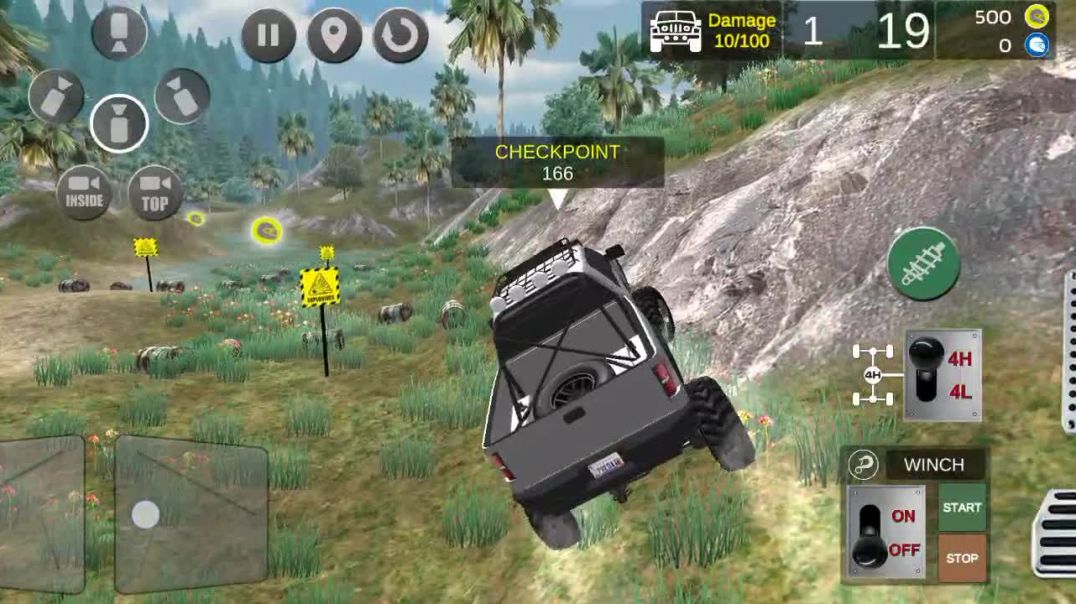Select the left-side diagonal camera angle
The image size is (1076, 604).
click(56, 96)
